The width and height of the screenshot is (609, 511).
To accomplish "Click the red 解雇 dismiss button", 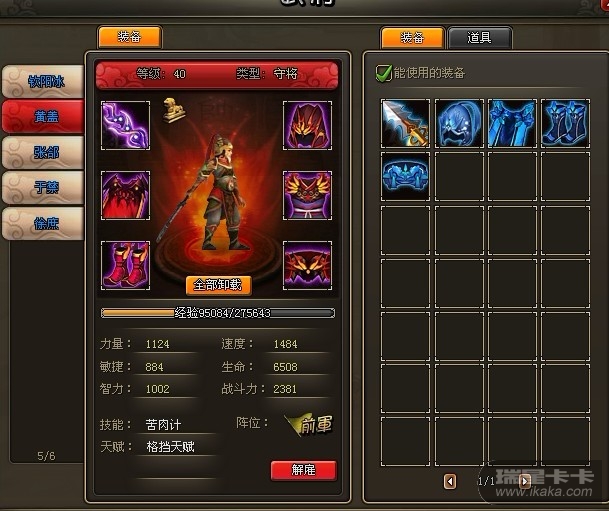I will (303, 469).
